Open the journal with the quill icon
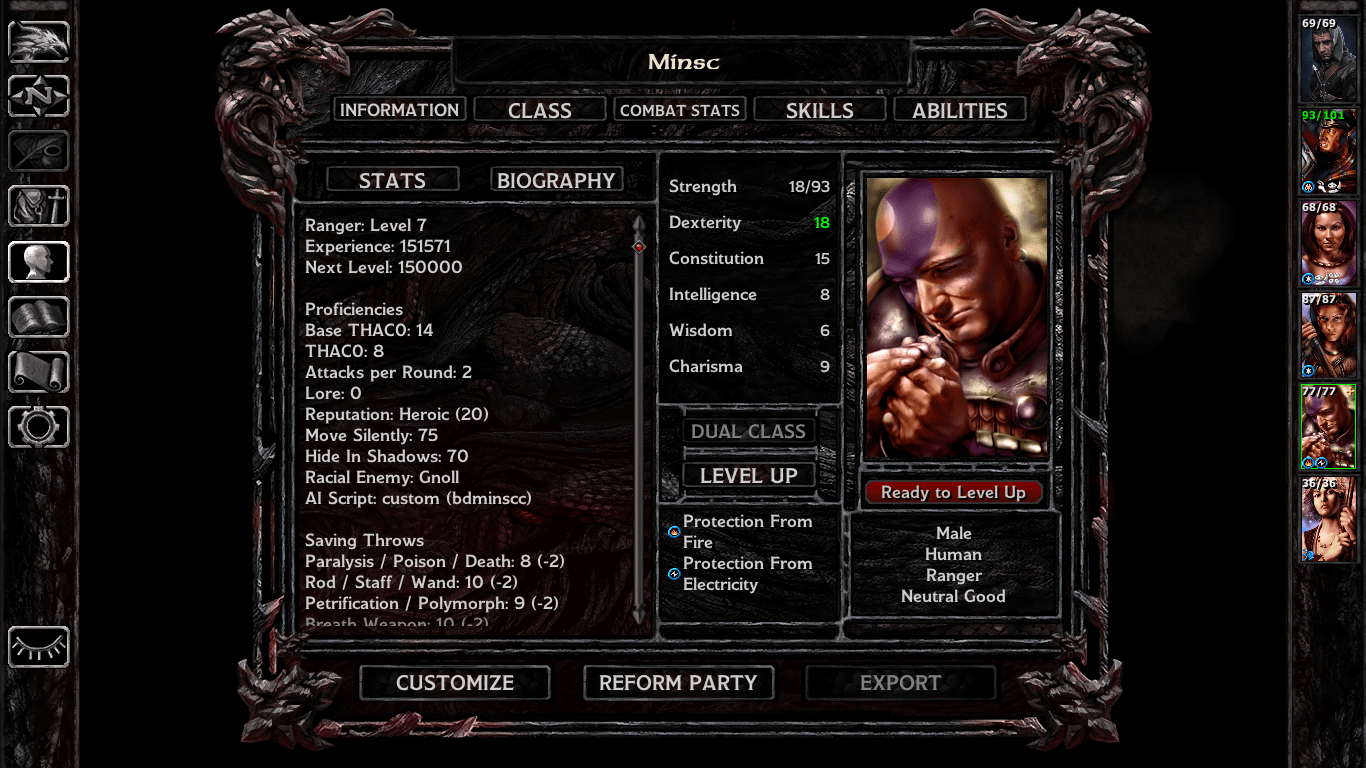Image resolution: width=1366 pixels, height=768 pixels. (x=38, y=151)
